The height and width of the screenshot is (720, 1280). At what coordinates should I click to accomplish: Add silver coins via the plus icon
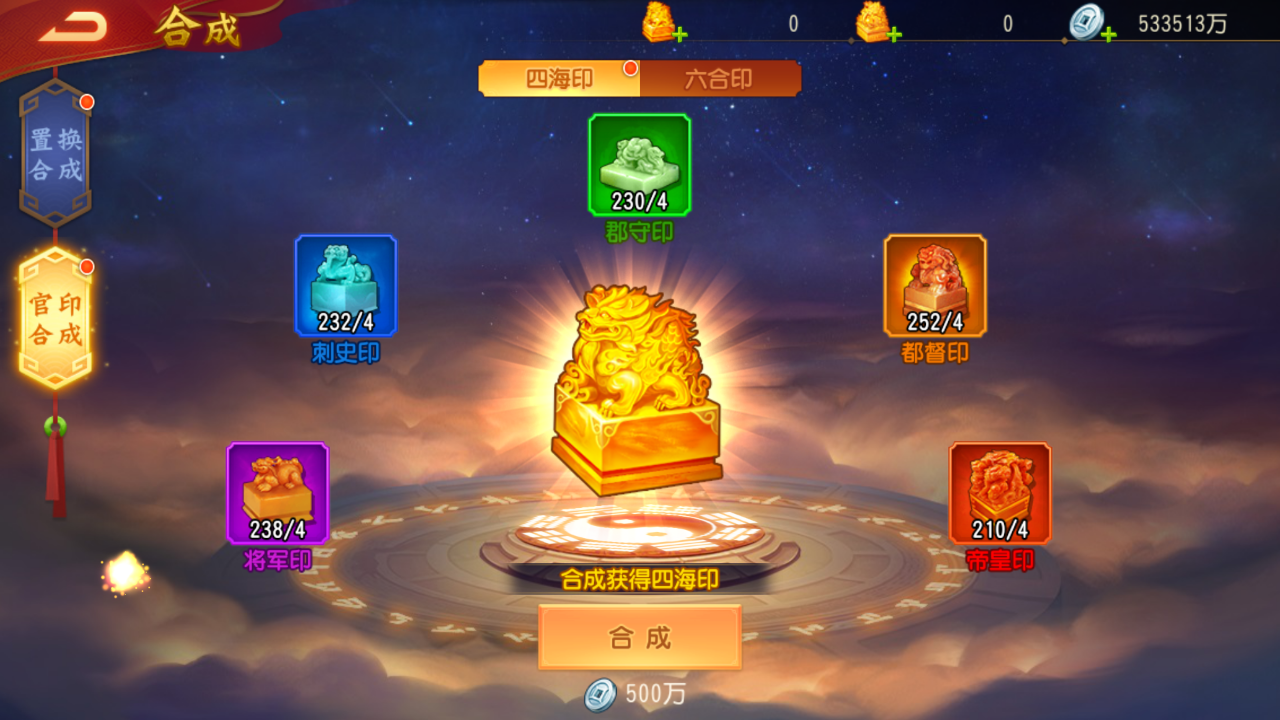tap(1108, 35)
